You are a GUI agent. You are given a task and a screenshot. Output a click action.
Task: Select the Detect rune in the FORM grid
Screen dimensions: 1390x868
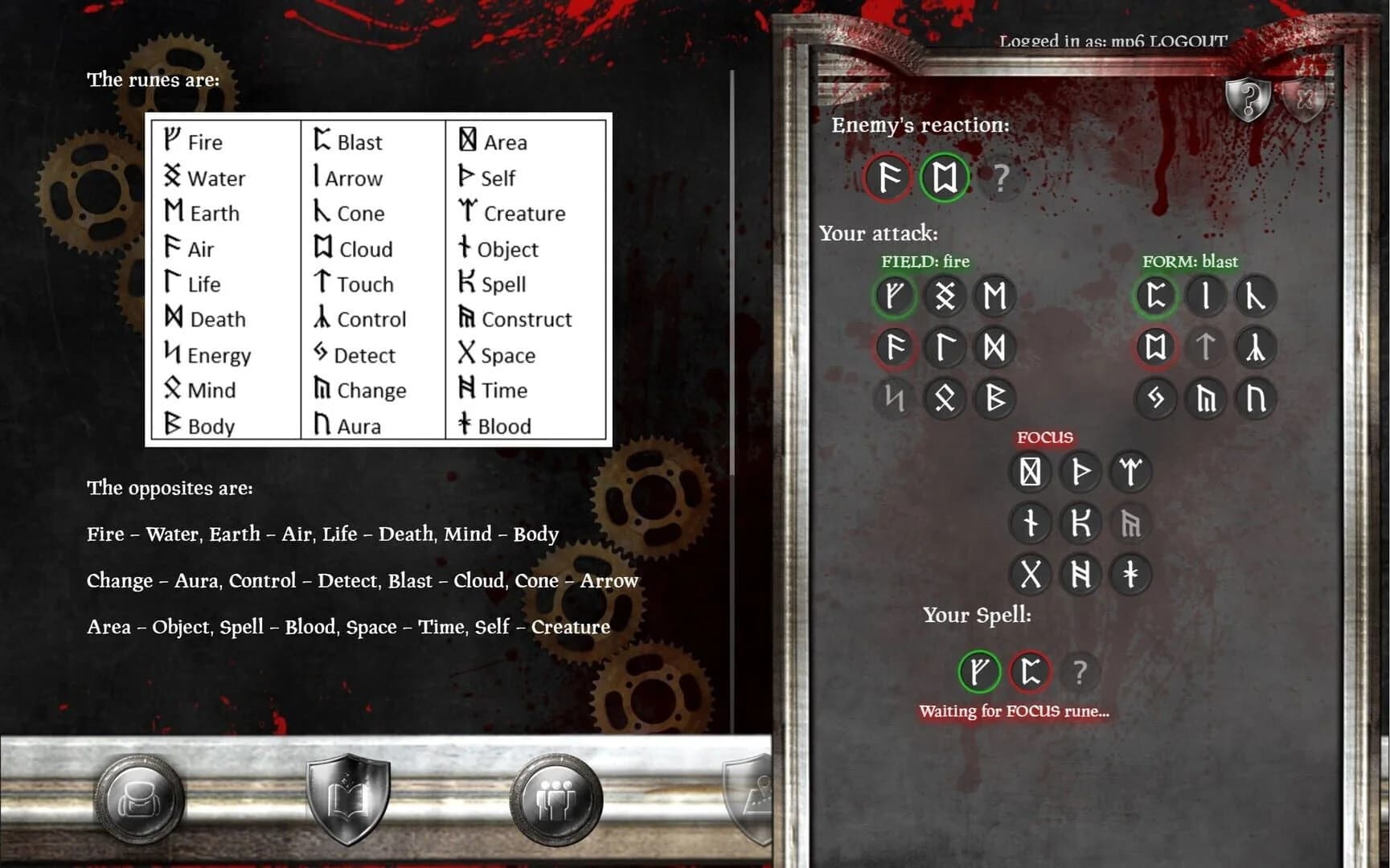pyautogui.click(x=1155, y=399)
